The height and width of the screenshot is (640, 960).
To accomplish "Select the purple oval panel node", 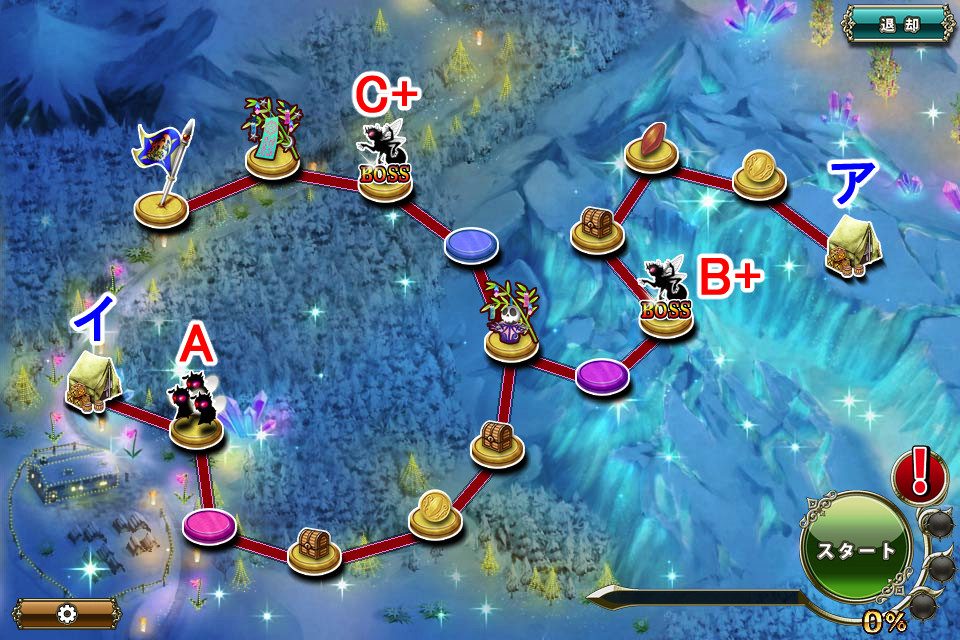I will coord(603,375).
